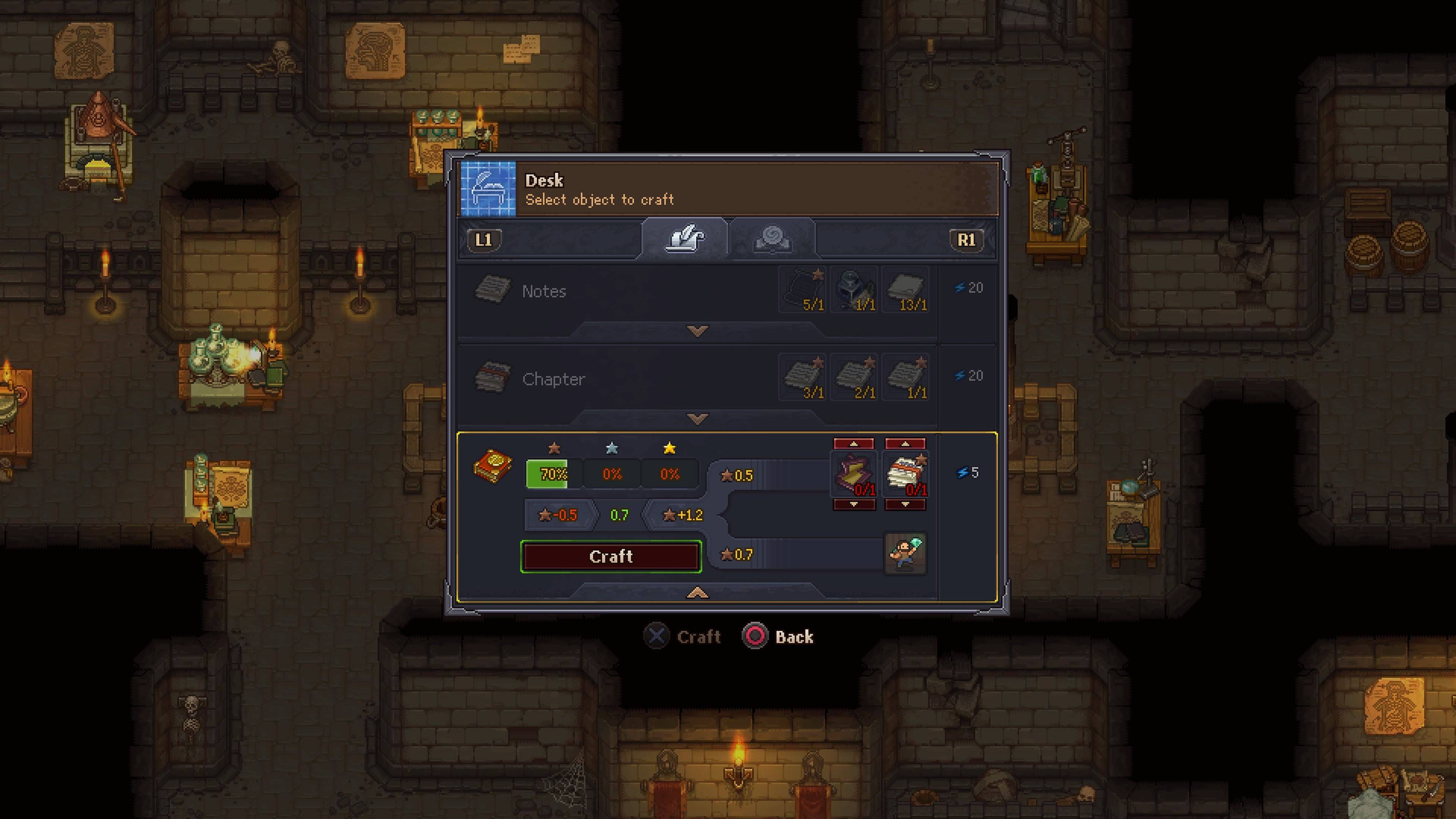Image resolution: width=1456 pixels, height=819 pixels.
Task: Open the spiral swirl tab
Action: click(772, 238)
